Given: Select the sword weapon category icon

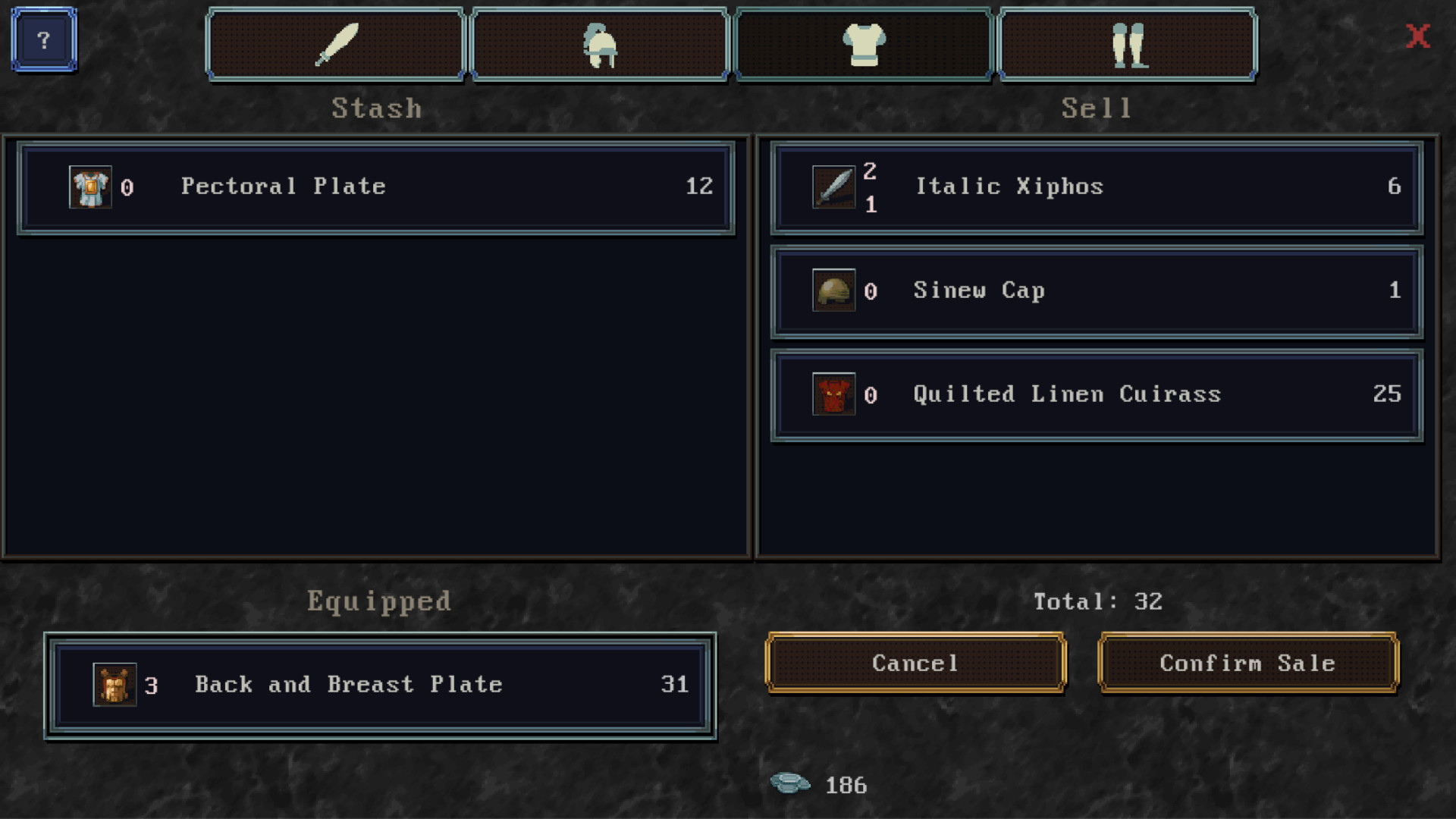Looking at the screenshot, I should click(336, 43).
